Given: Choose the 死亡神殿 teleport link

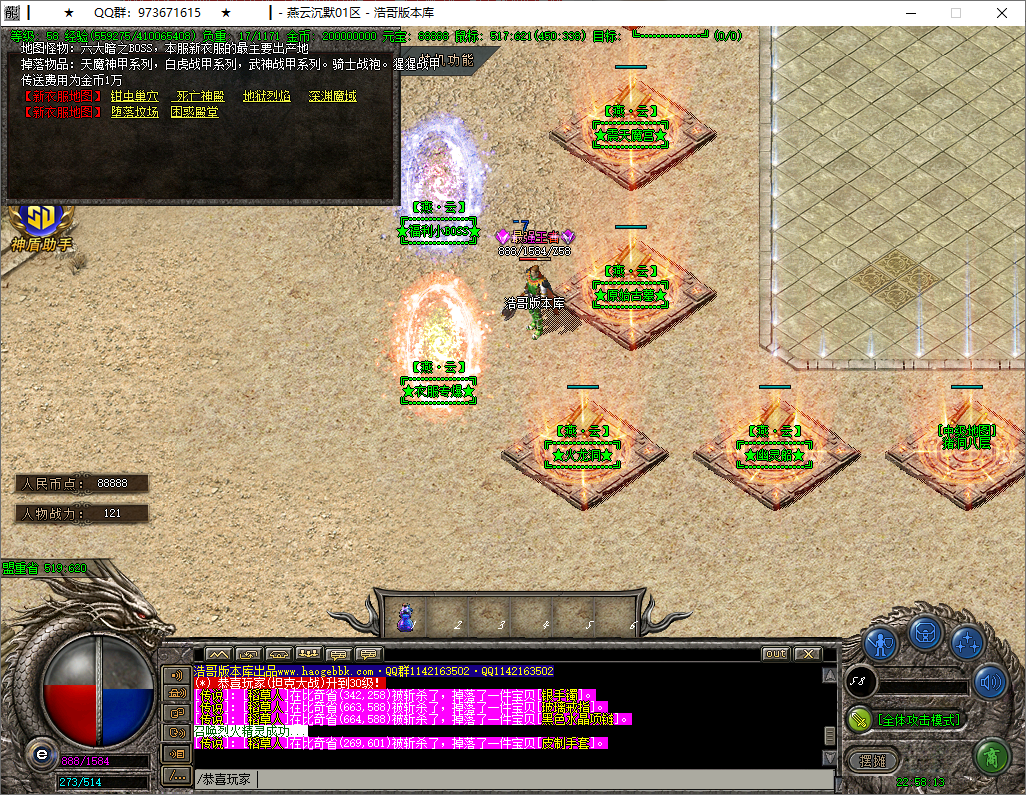Looking at the screenshot, I should pyautogui.click(x=200, y=96).
